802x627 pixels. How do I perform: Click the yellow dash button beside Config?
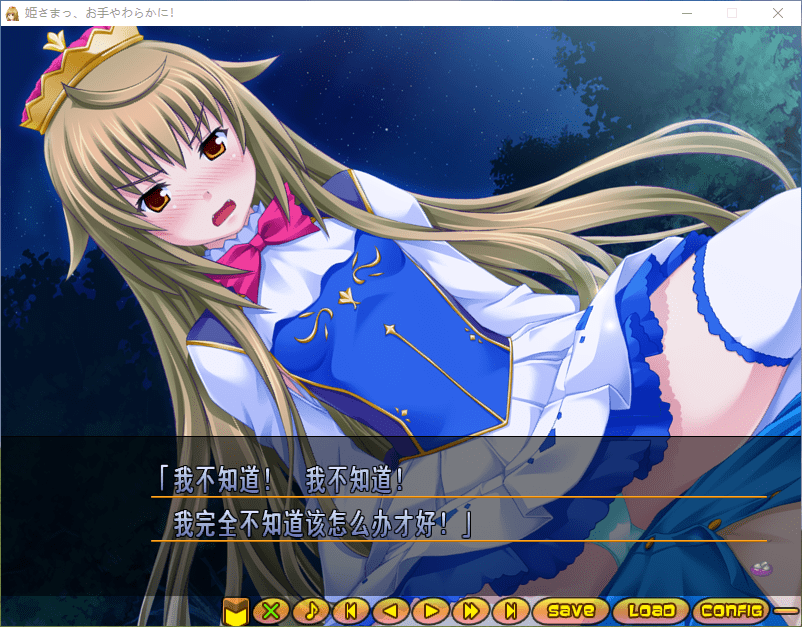click(x=787, y=610)
